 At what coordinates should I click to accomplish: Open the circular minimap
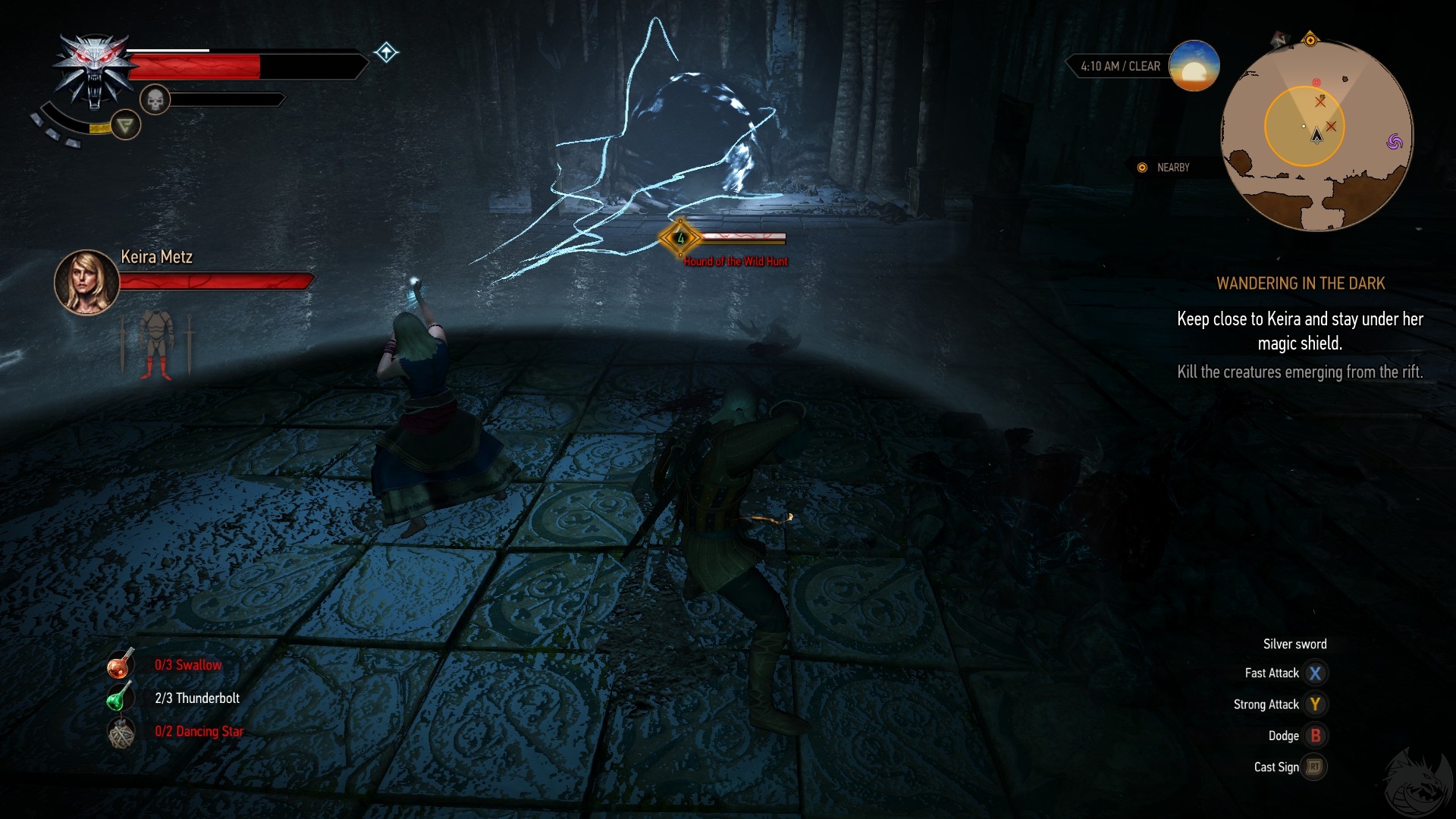1316,135
